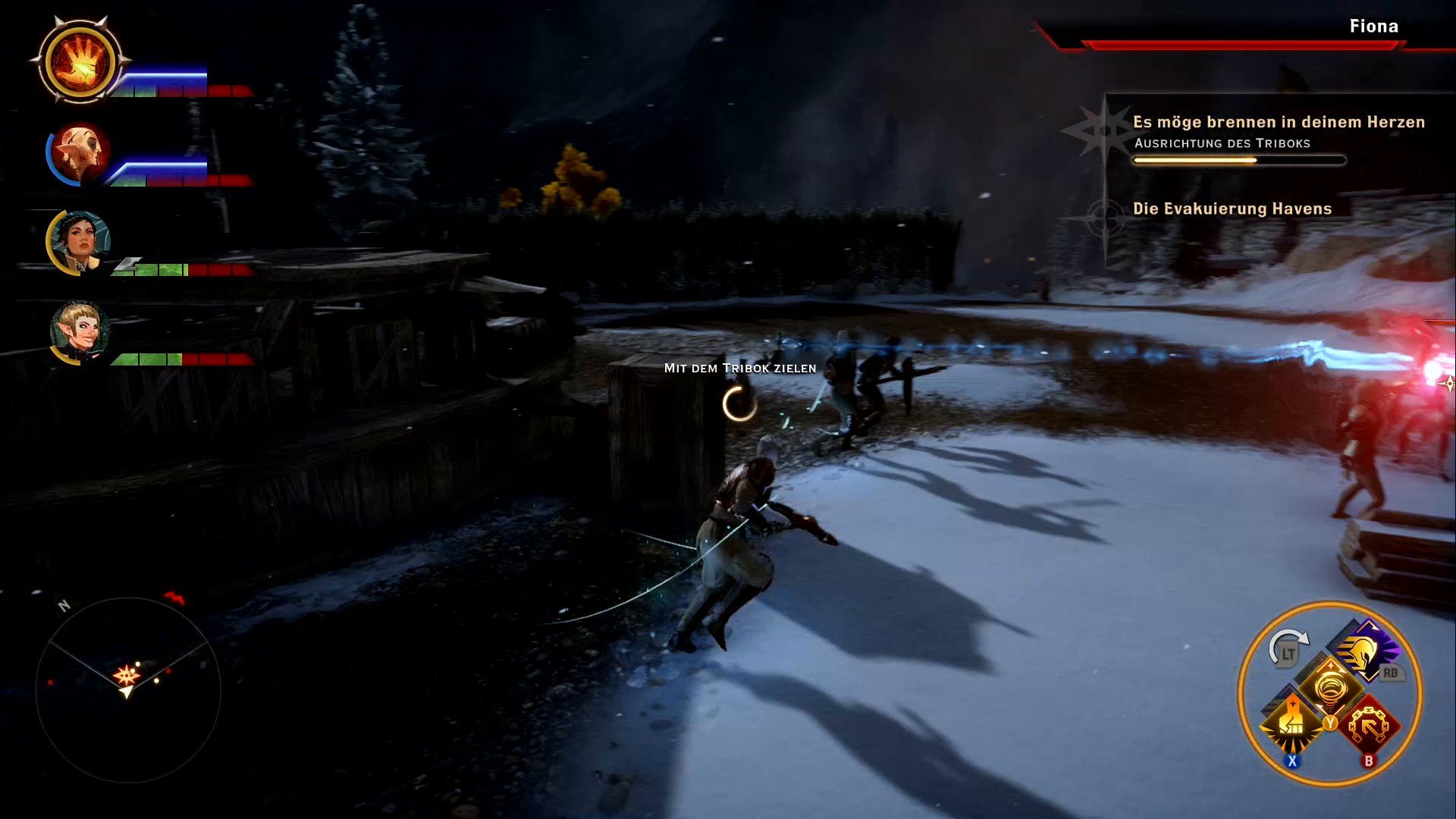Open the circular minimap

[128, 689]
